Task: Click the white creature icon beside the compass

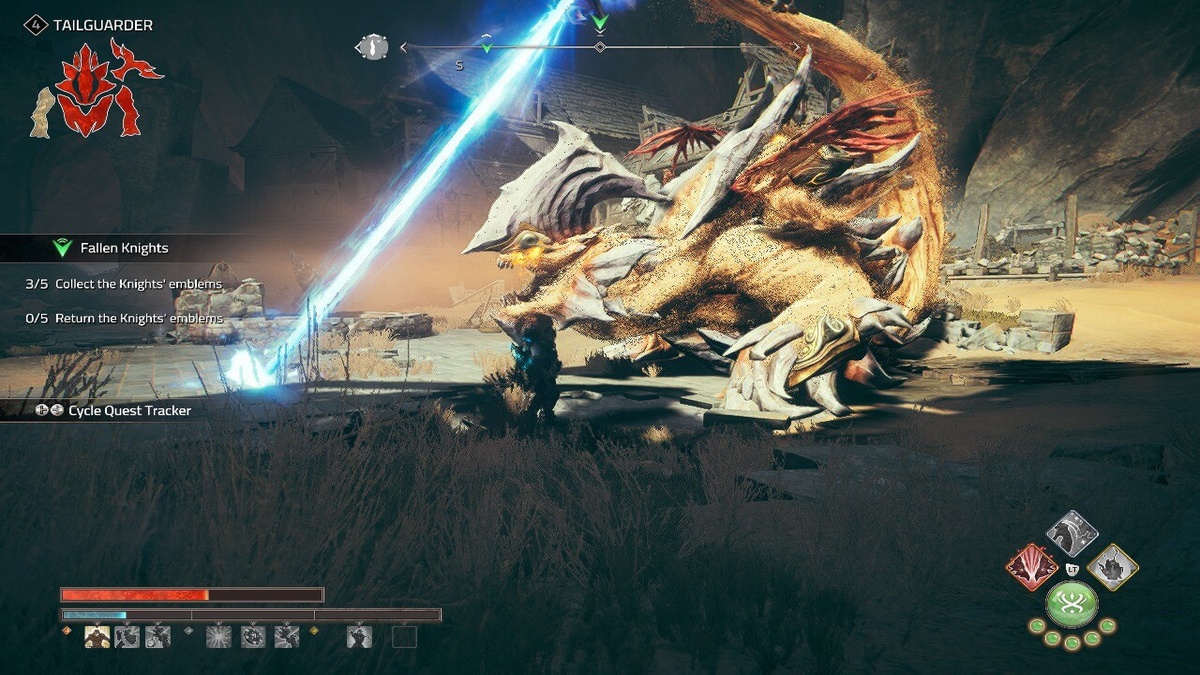Action: coord(373,47)
